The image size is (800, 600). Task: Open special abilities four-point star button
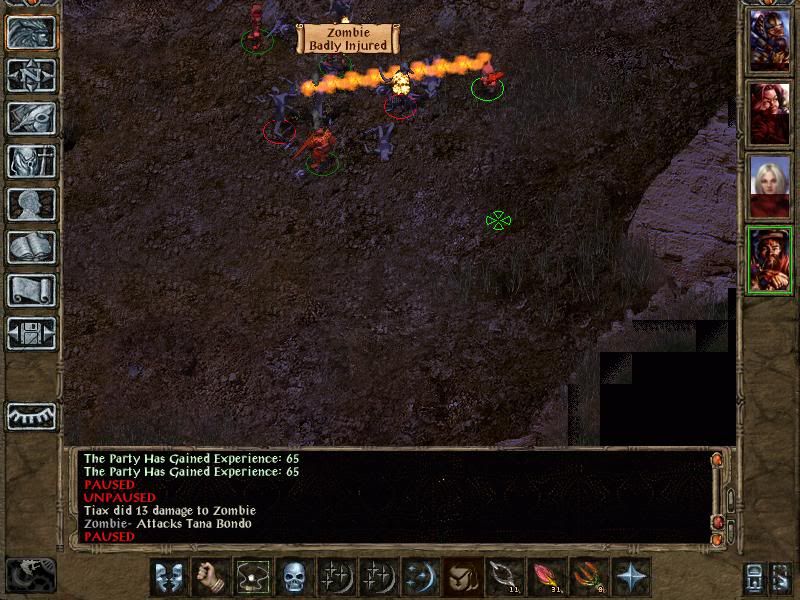[630, 577]
